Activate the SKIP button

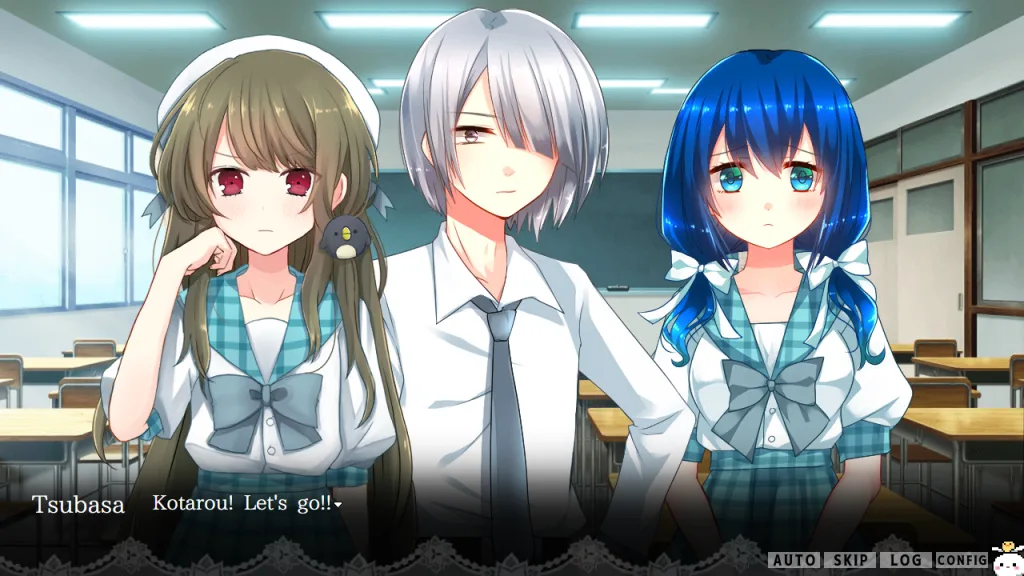[849, 560]
